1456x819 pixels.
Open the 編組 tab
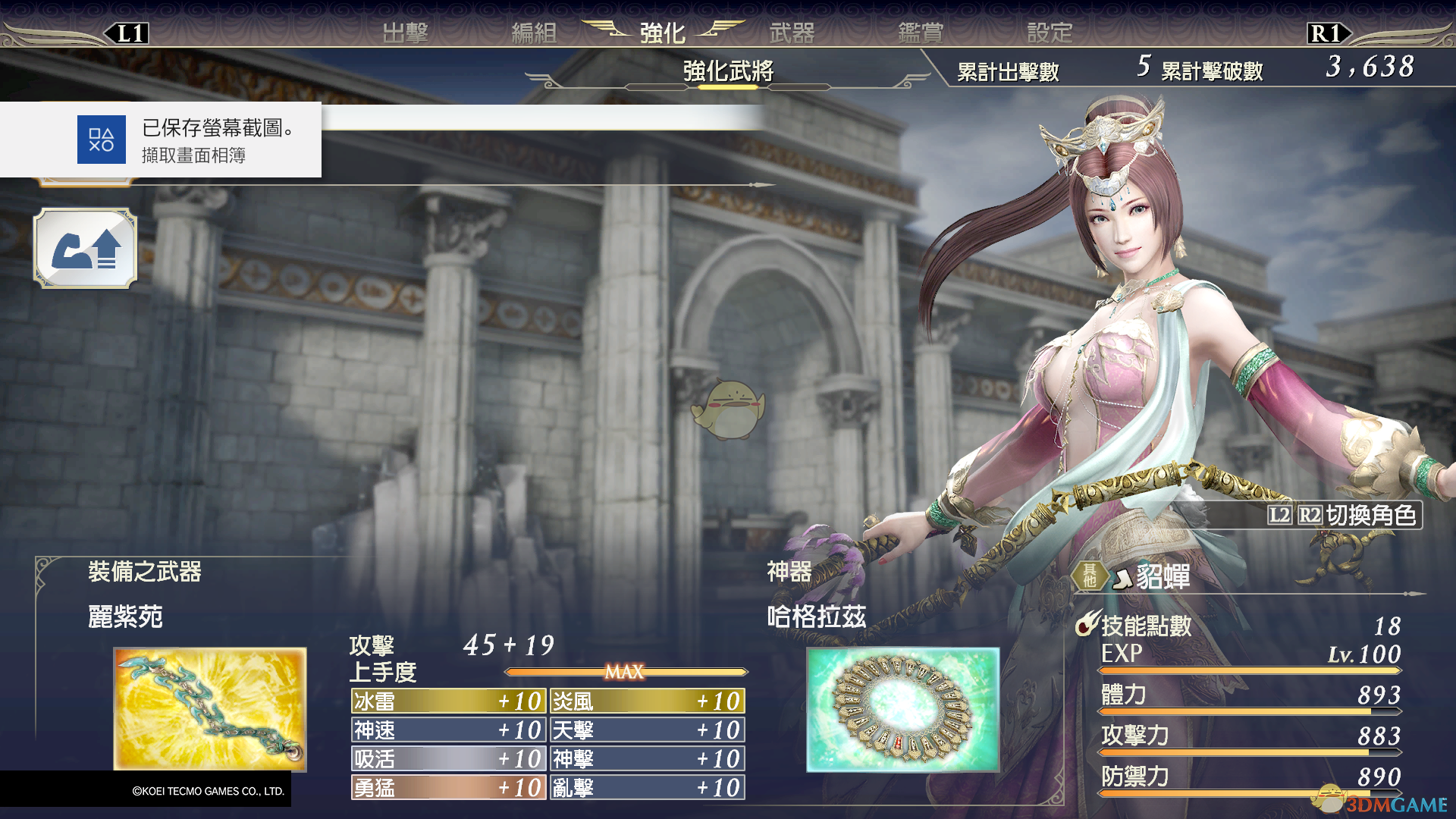(x=534, y=33)
